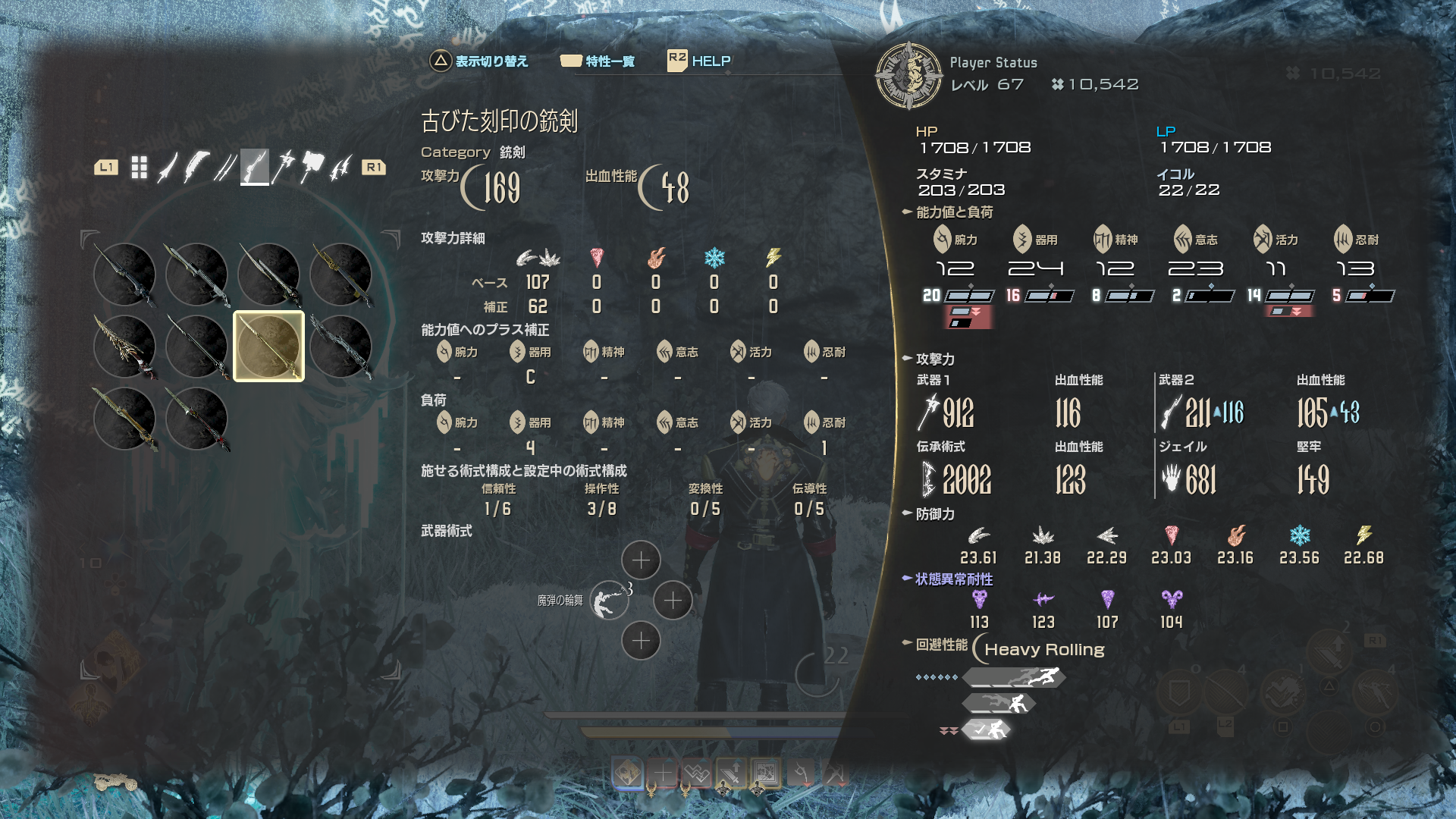1456x819 pixels.
Task: Select the jagged silver gunblade slot
Action: (340, 347)
